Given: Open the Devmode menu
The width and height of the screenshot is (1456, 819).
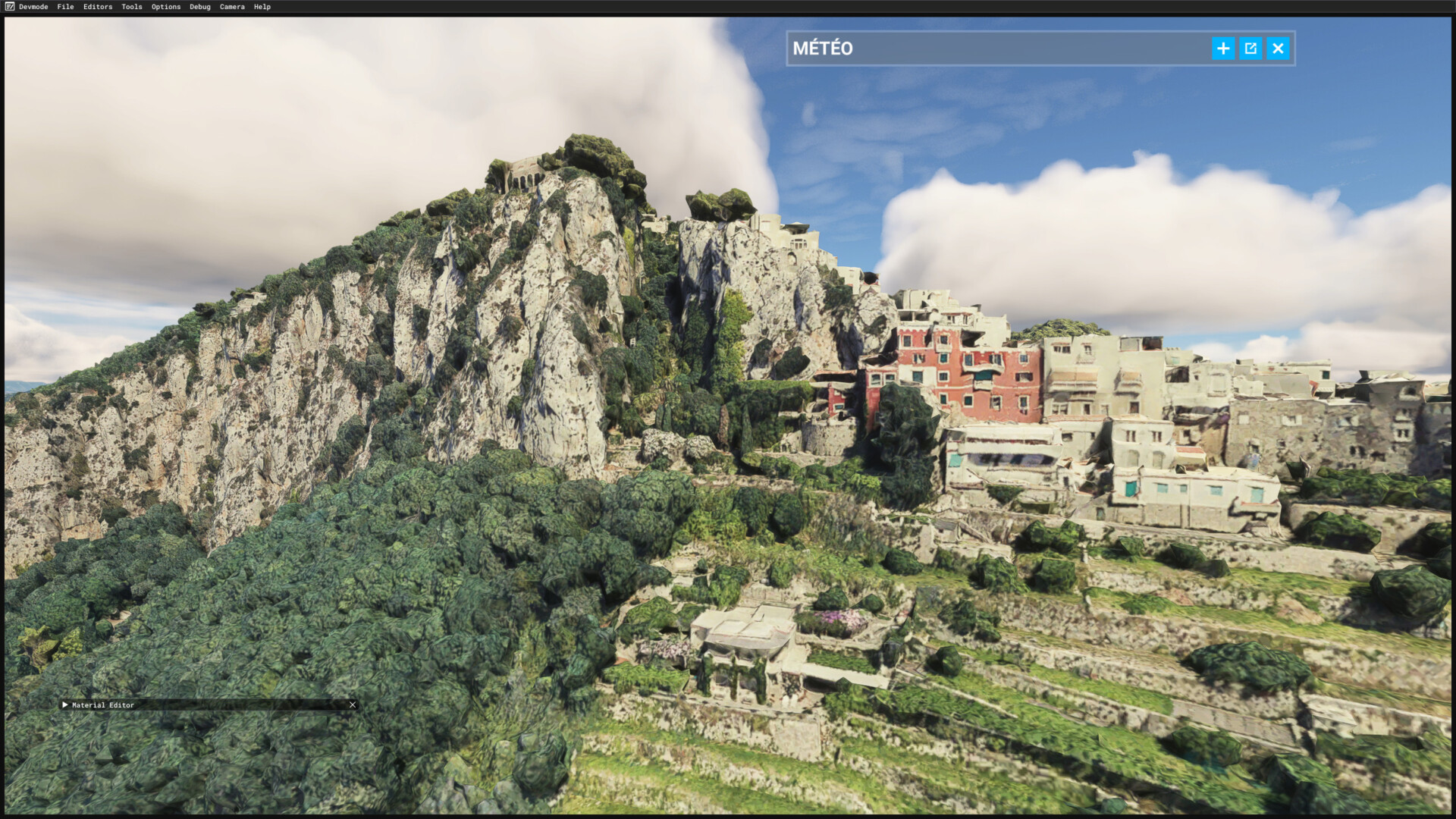Looking at the screenshot, I should 33,7.
